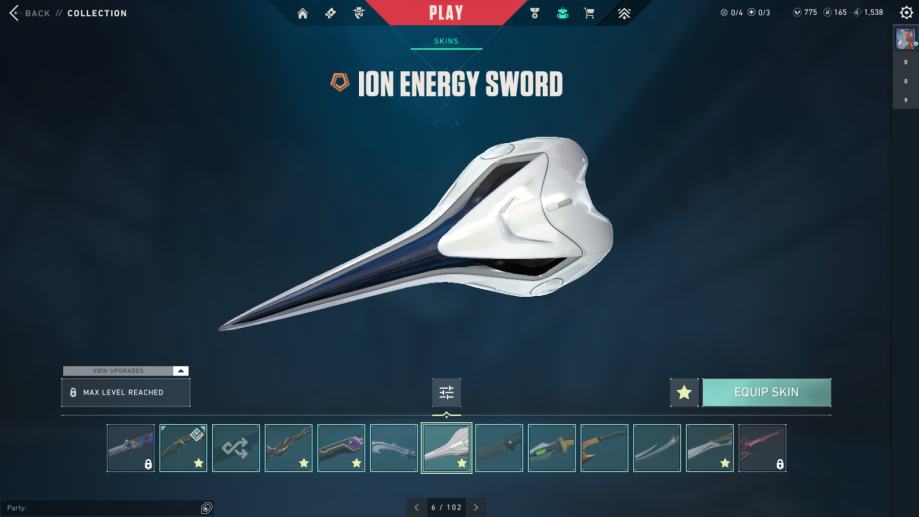This screenshot has height=517, width=919.
Task: Open the skin filter sliders button
Action: (446, 392)
